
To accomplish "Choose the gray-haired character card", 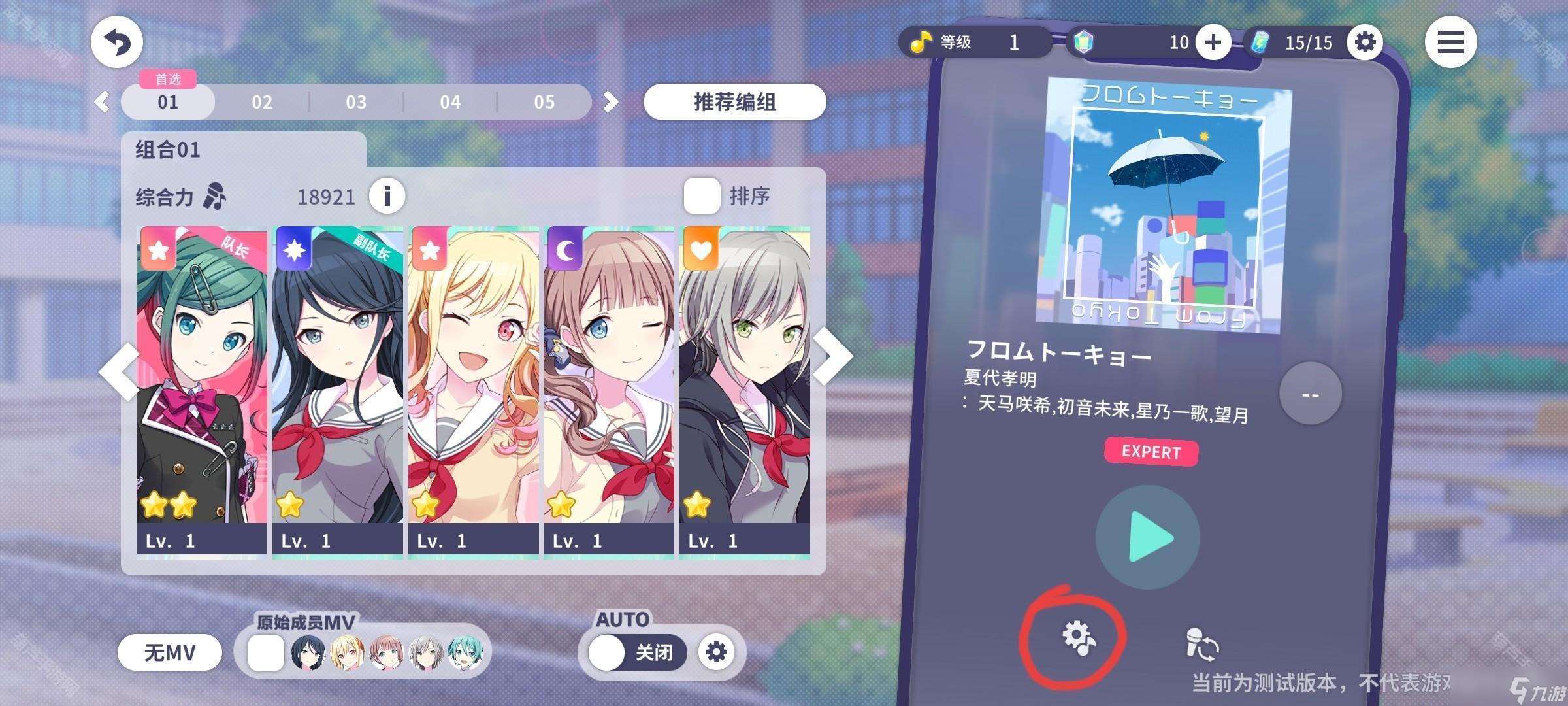I will [745, 391].
